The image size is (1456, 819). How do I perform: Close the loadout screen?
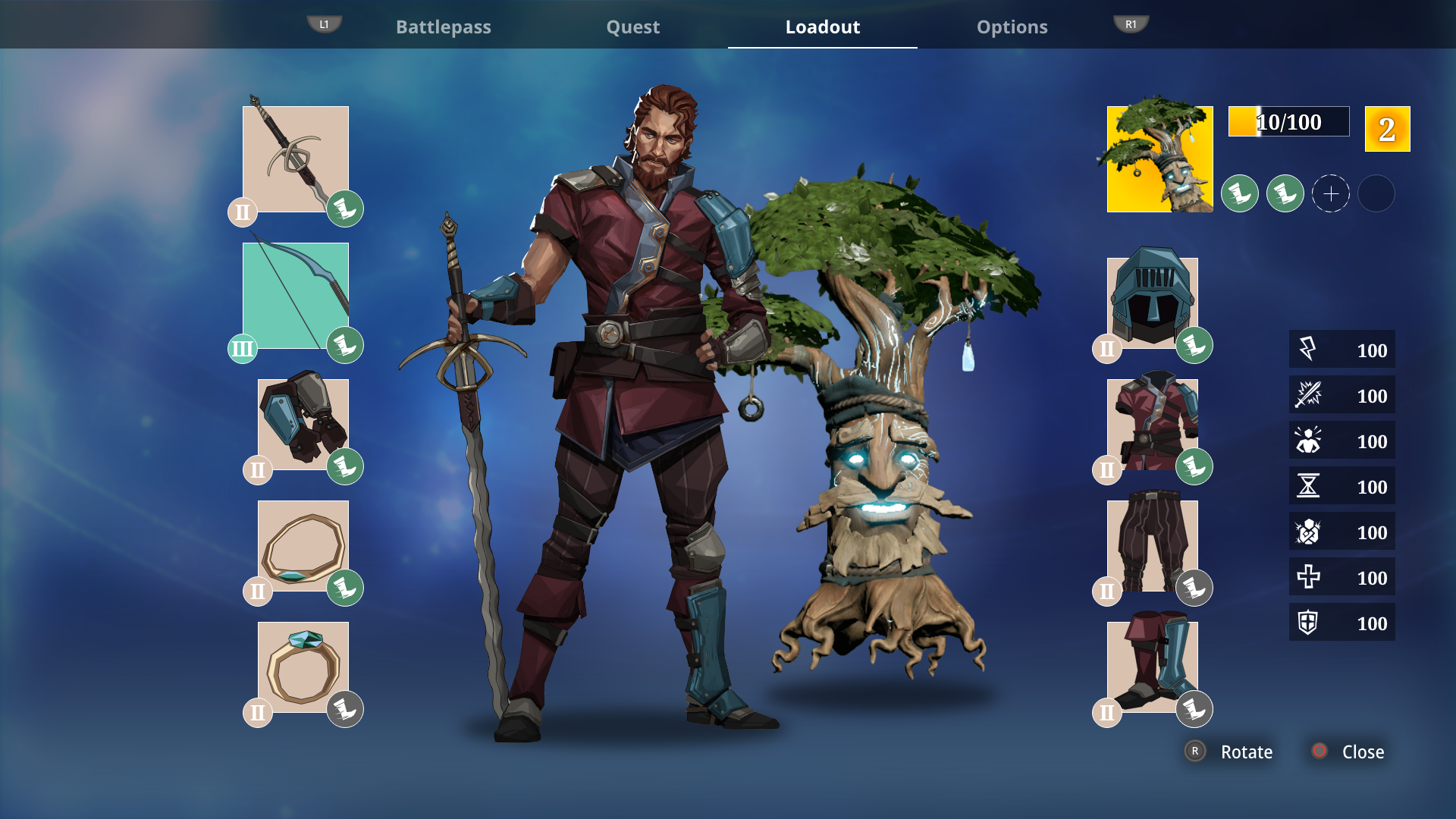tap(1350, 752)
